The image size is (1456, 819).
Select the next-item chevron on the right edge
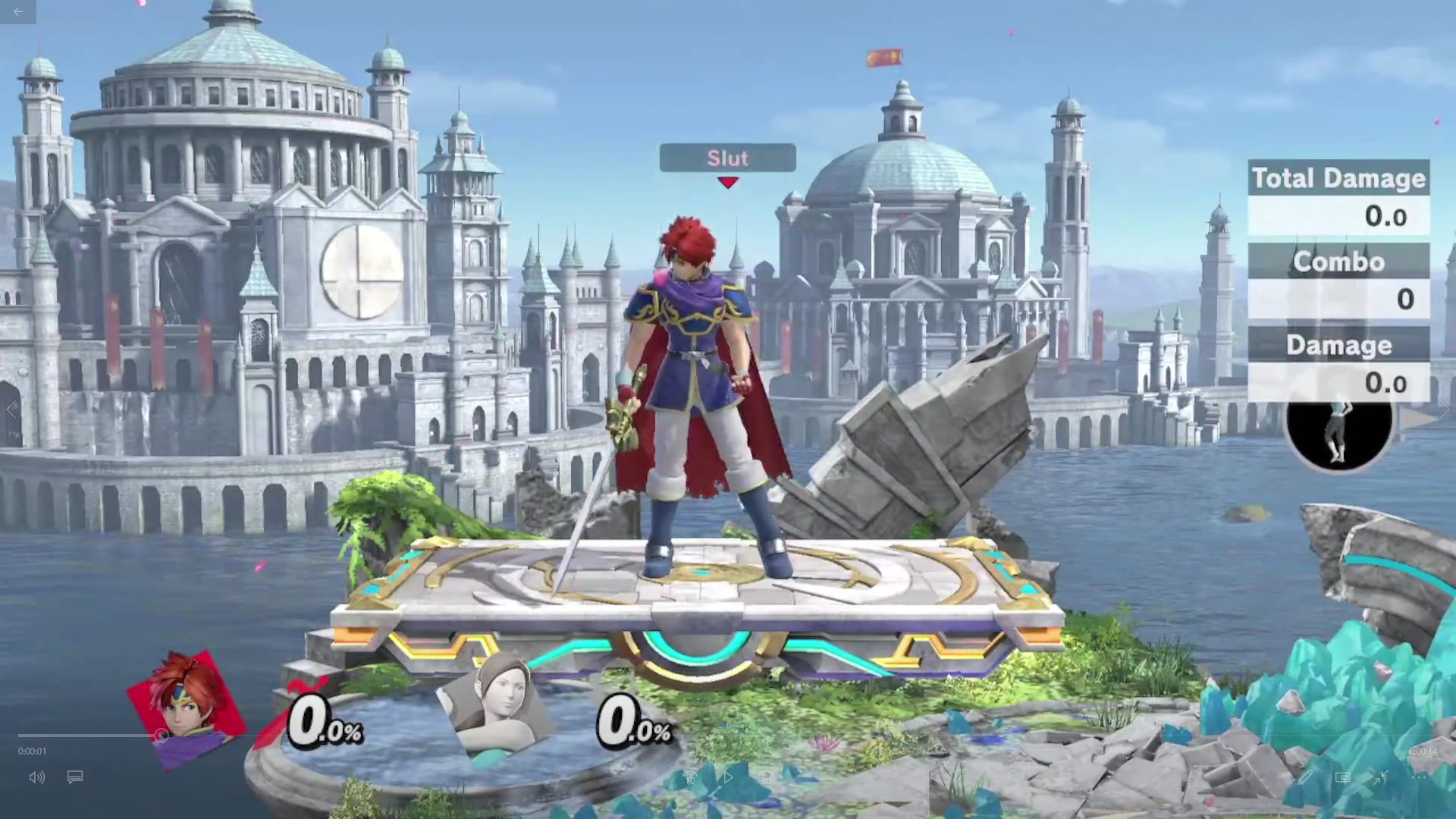[x=1444, y=409]
